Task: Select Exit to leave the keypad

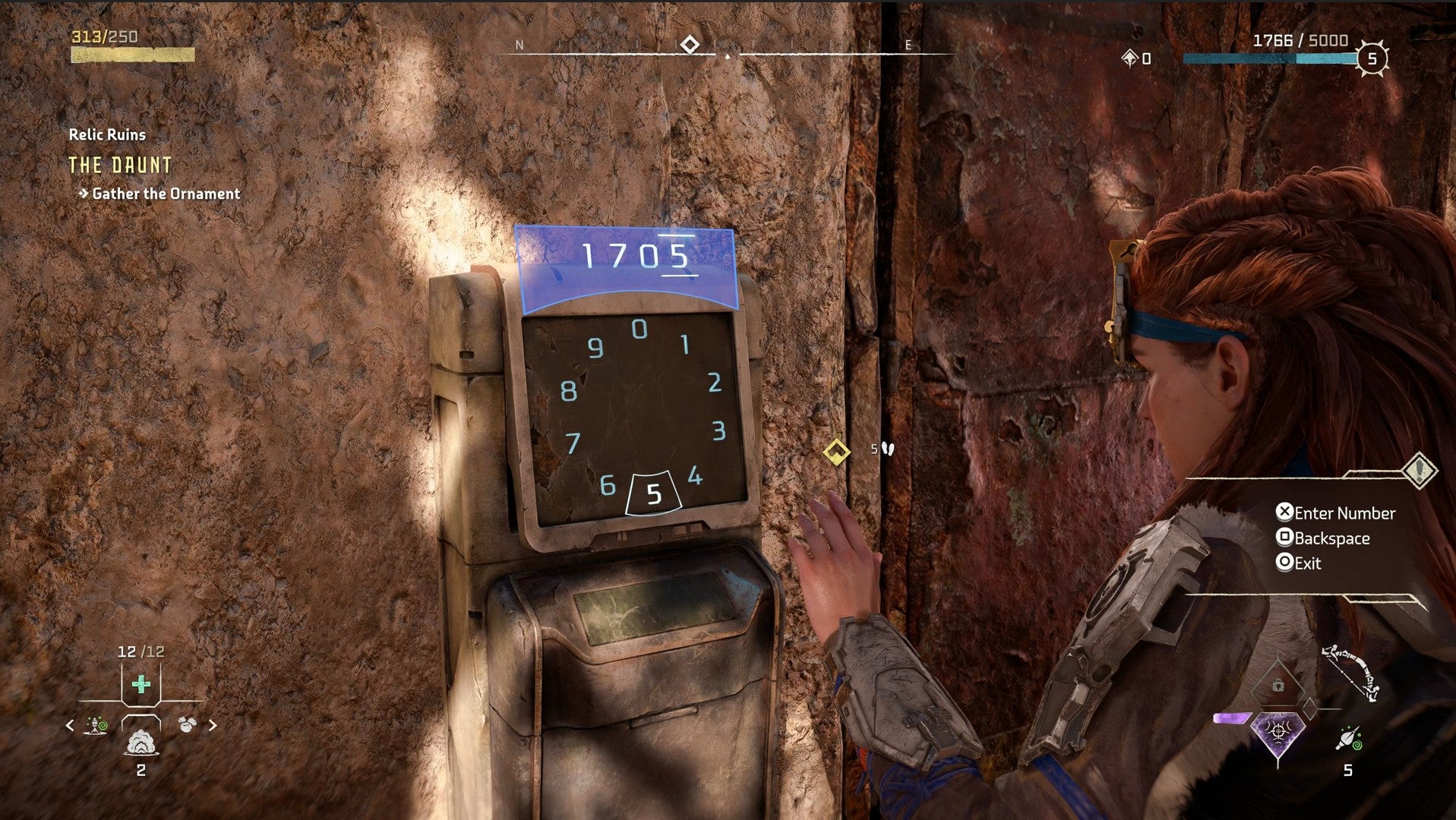Action: (1306, 563)
